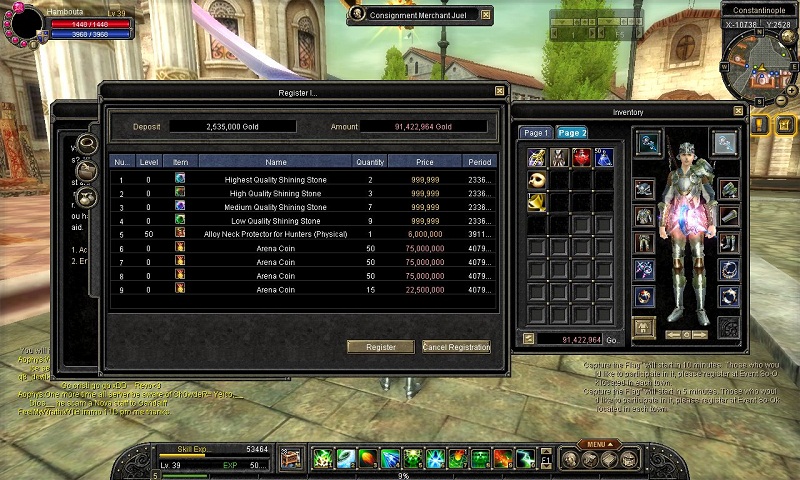
Task: Cancel Registration of the listed item
Action: tap(456, 347)
